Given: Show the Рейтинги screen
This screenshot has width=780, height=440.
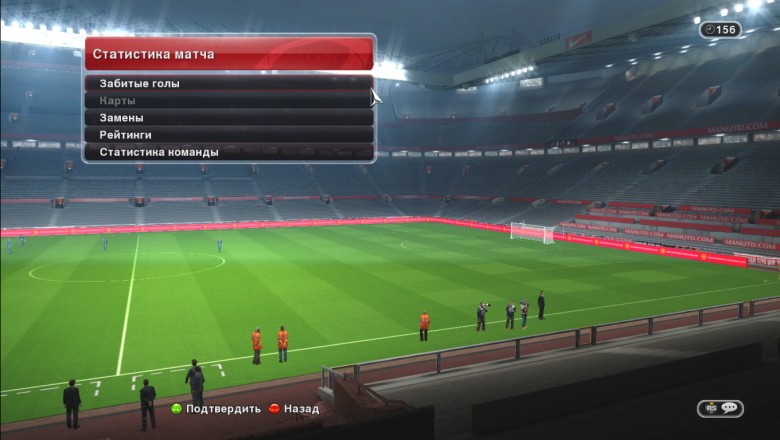Looking at the screenshot, I should coord(228,135).
